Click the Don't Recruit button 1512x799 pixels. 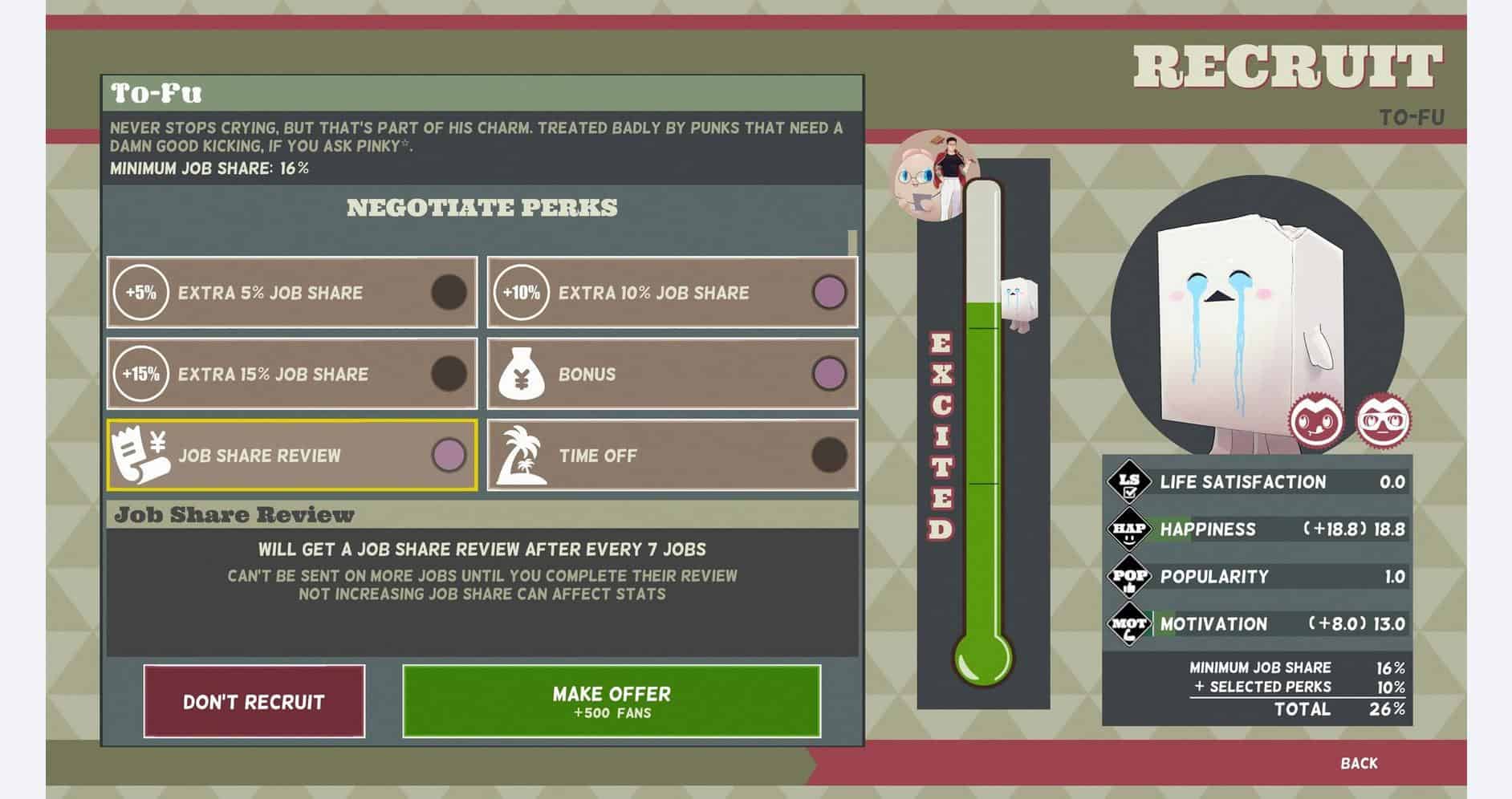pyautogui.click(x=254, y=700)
